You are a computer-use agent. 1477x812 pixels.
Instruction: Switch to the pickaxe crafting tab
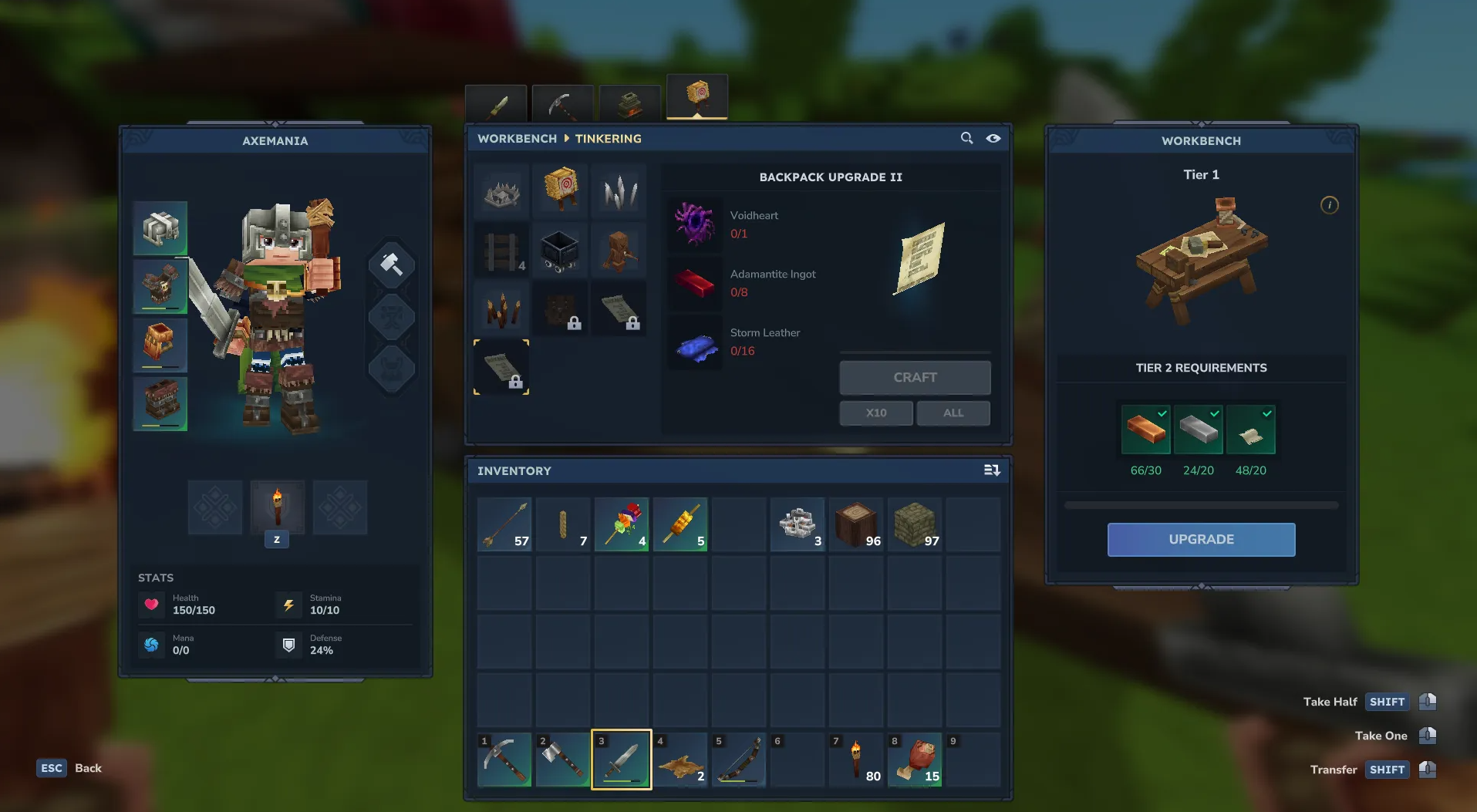point(563,103)
